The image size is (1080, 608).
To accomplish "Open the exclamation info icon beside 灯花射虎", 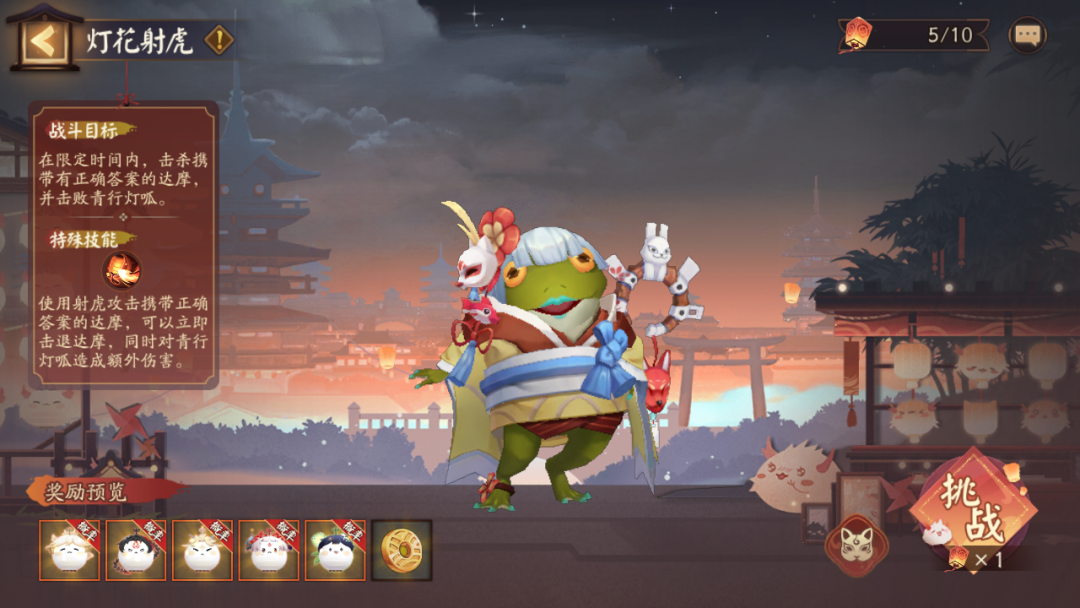I will [x=219, y=41].
